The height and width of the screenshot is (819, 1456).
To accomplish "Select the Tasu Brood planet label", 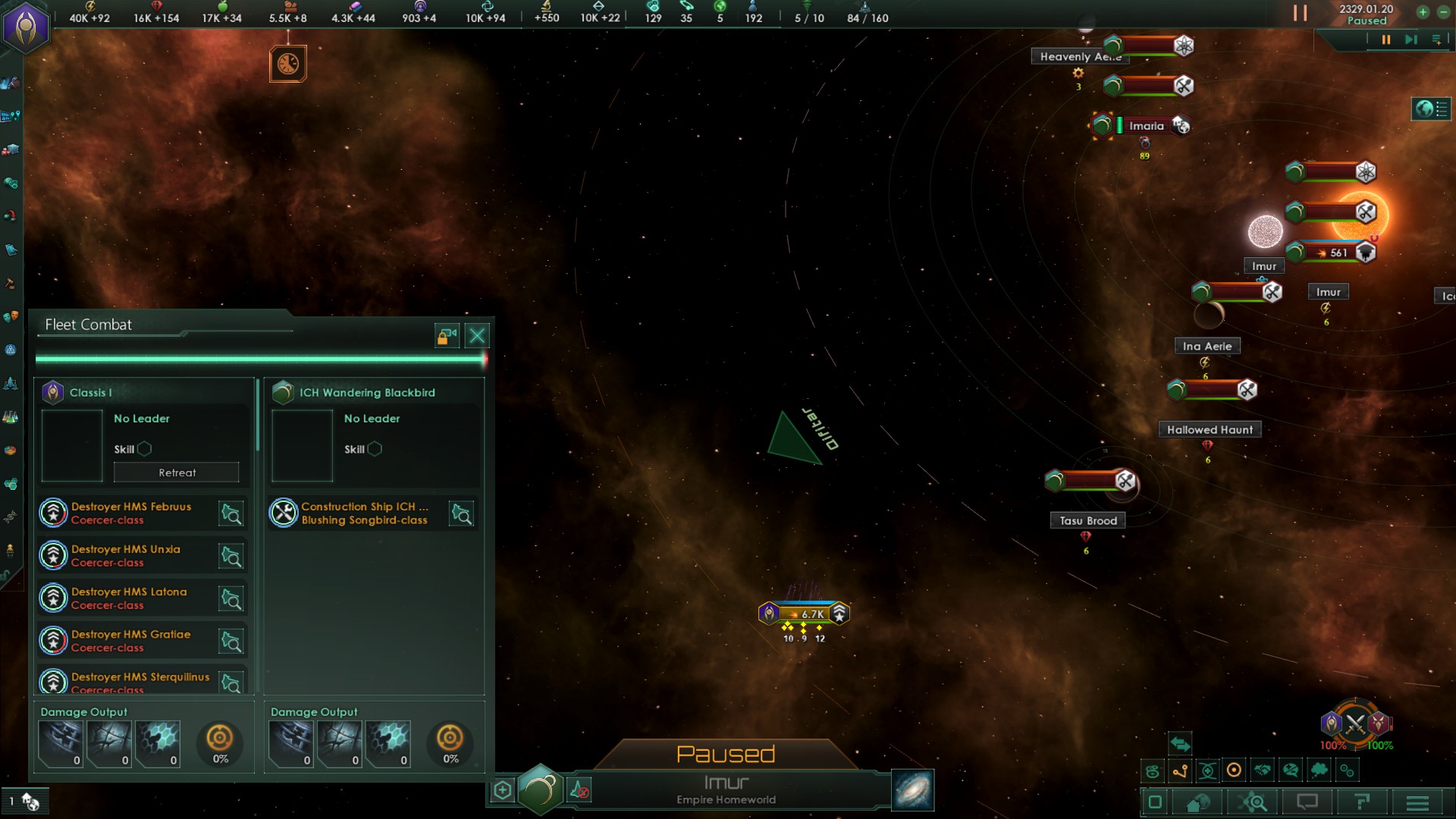I will tap(1087, 520).
